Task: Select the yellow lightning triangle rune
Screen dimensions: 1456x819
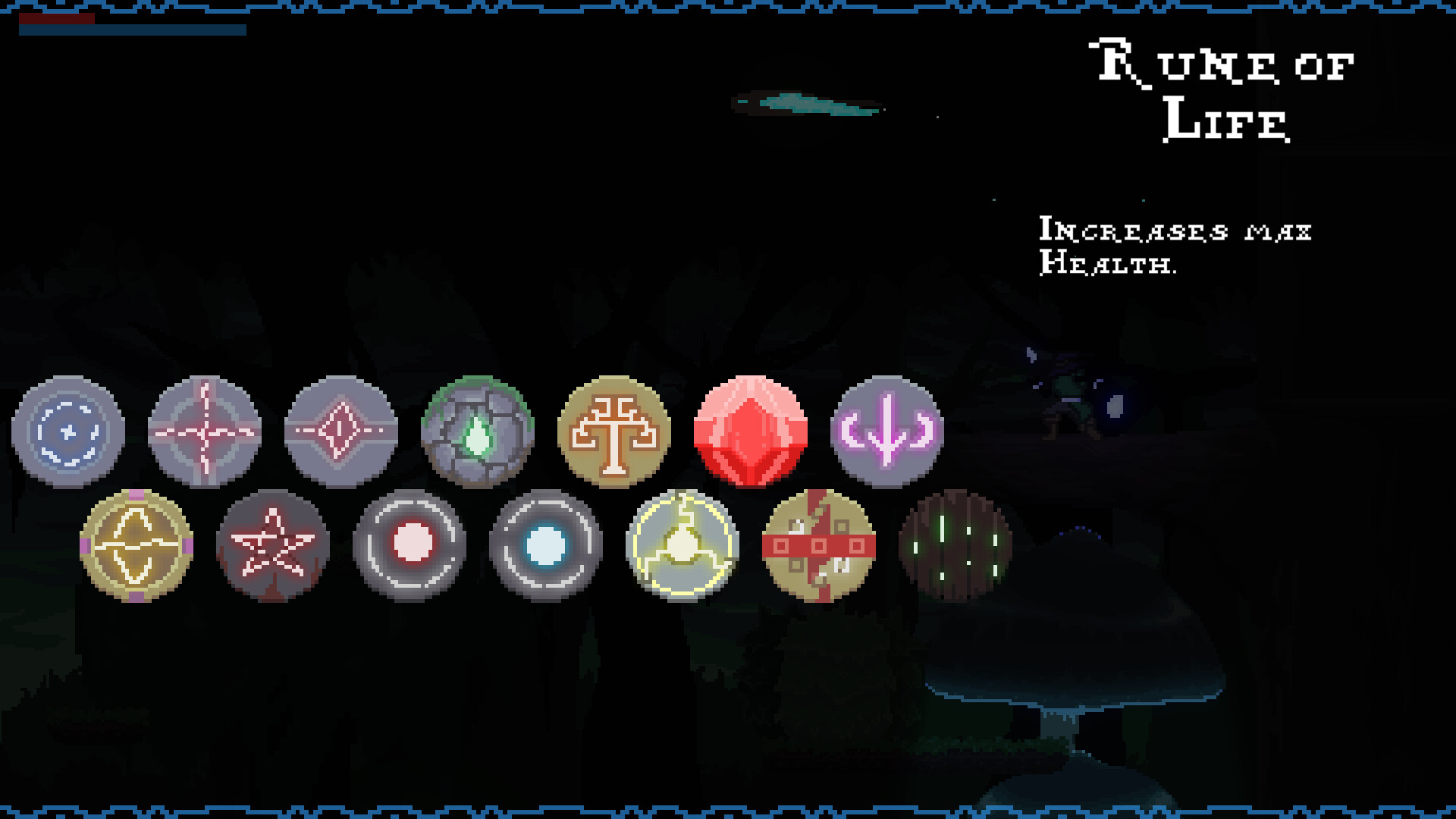Action: tap(681, 544)
